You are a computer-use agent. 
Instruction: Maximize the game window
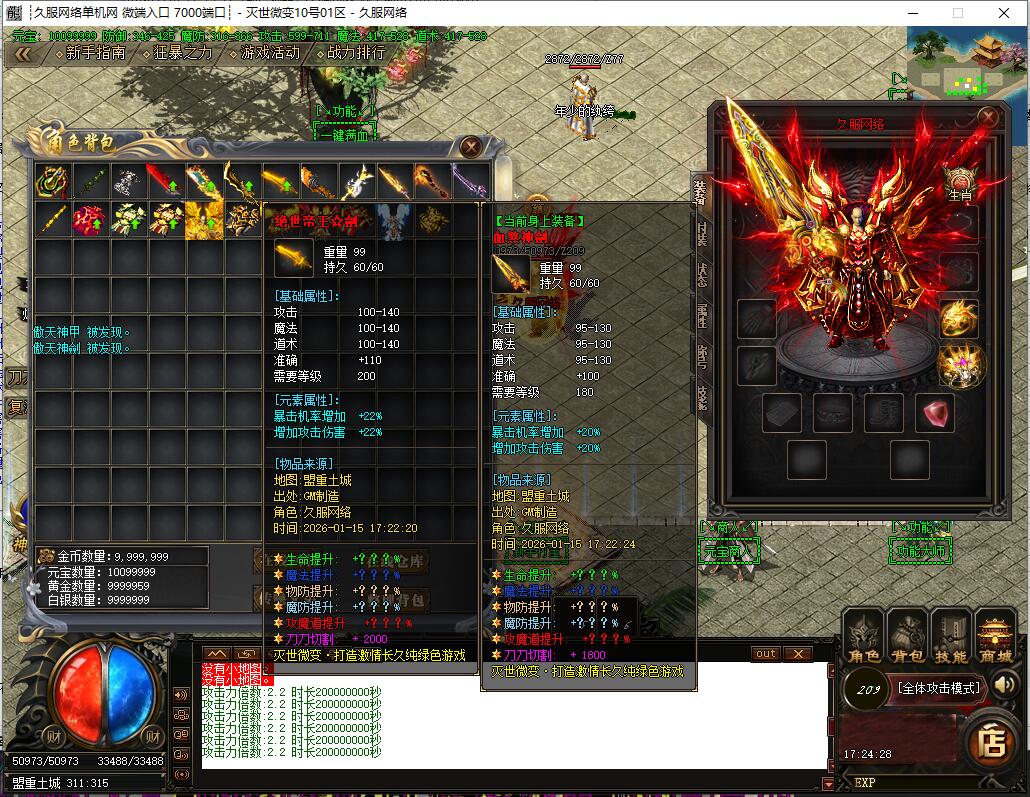[957, 13]
